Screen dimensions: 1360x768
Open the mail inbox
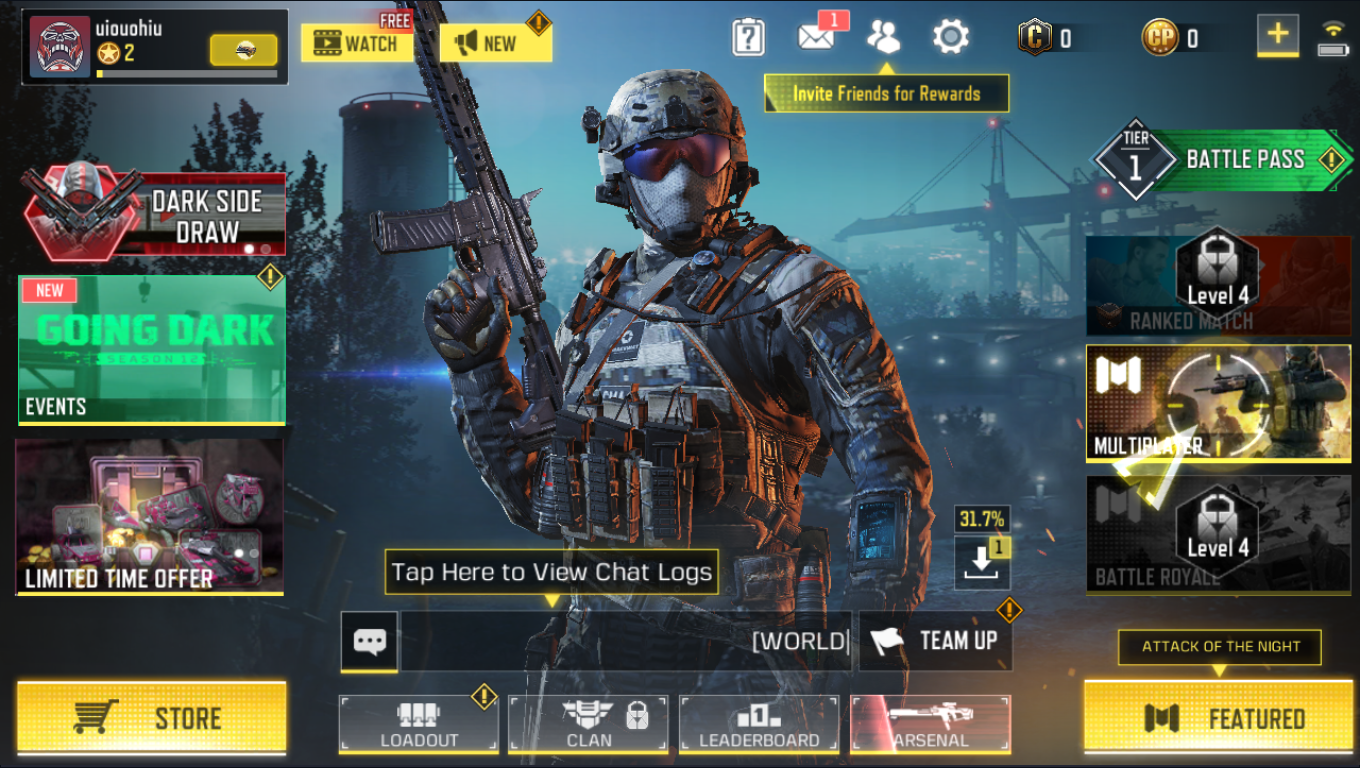(816, 38)
